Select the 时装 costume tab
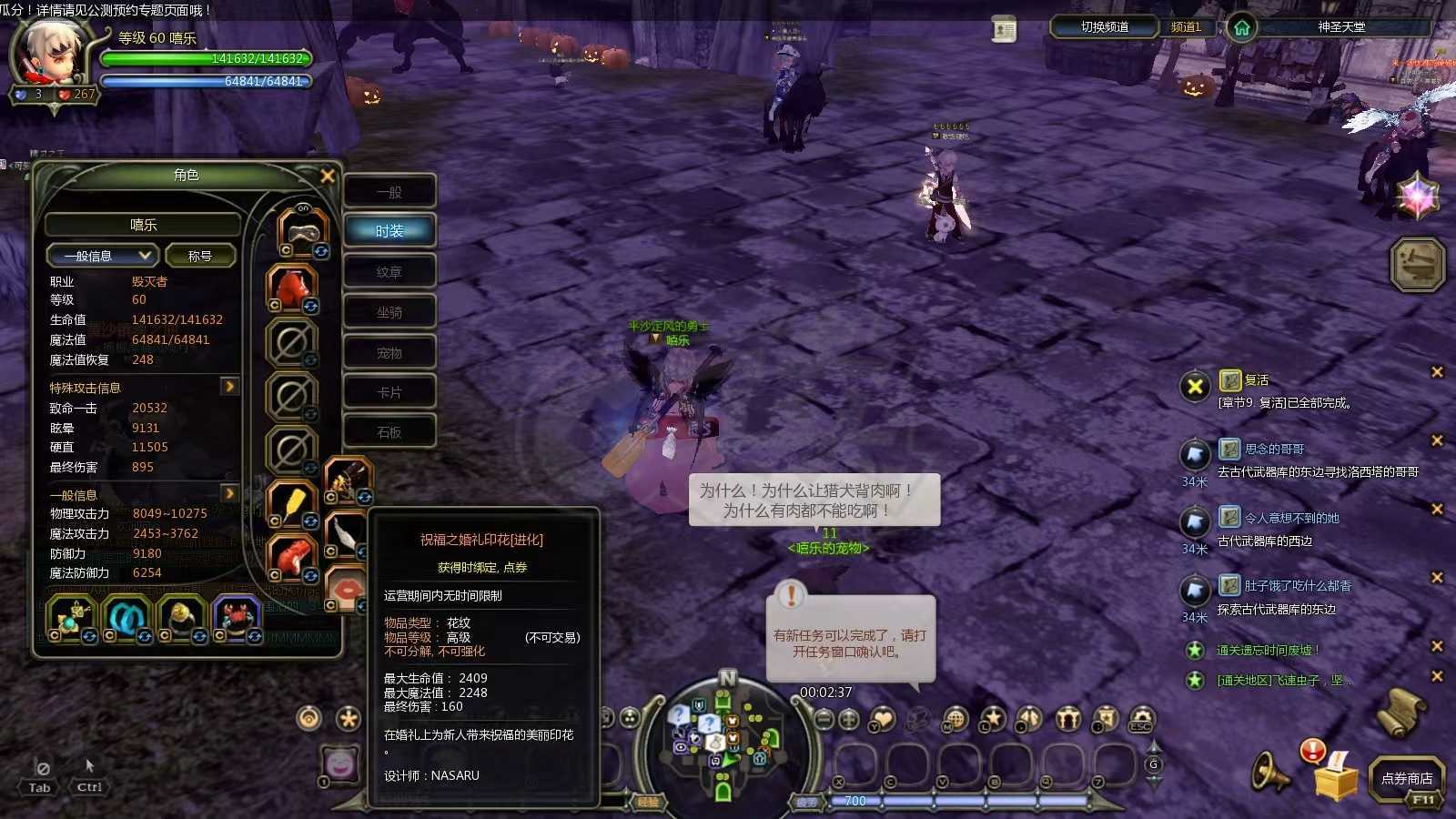1456x819 pixels. (x=389, y=231)
